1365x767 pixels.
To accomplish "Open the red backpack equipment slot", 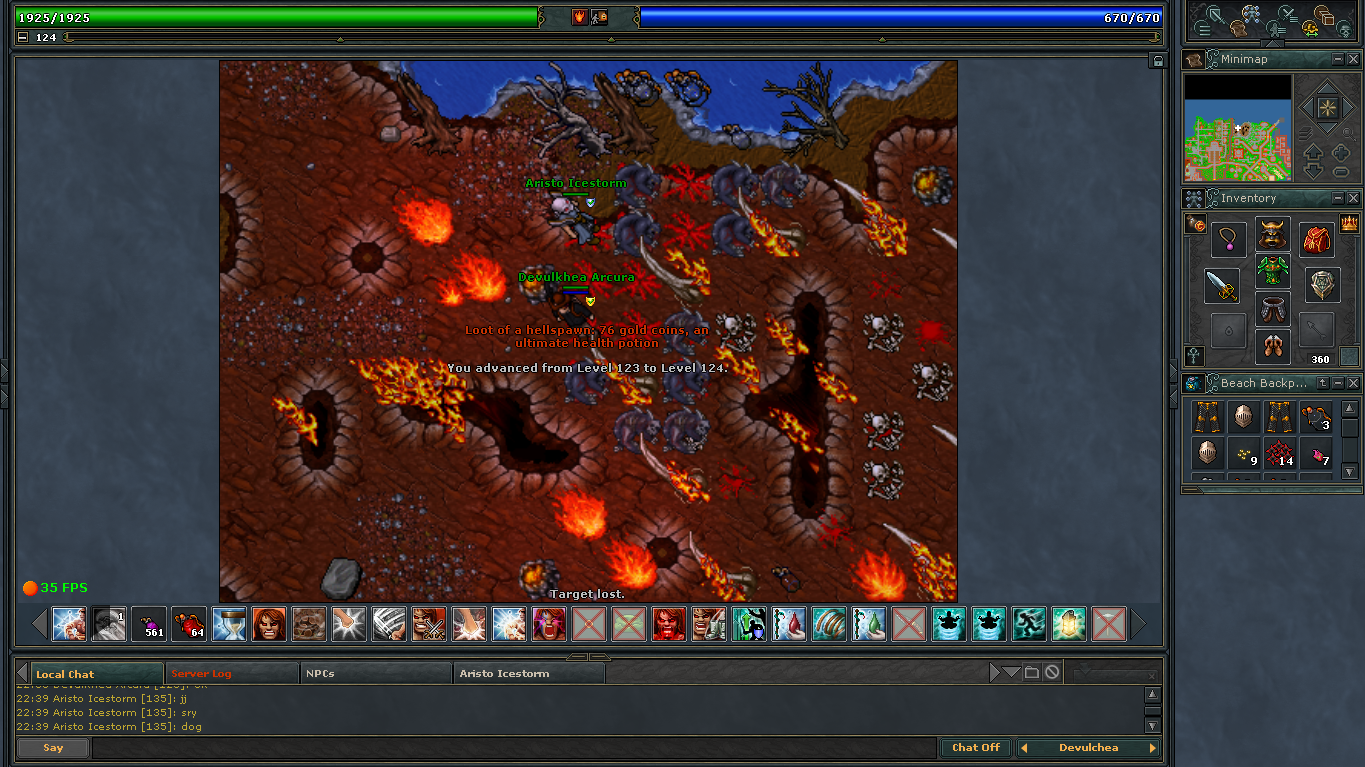I will click(1317, 240).
